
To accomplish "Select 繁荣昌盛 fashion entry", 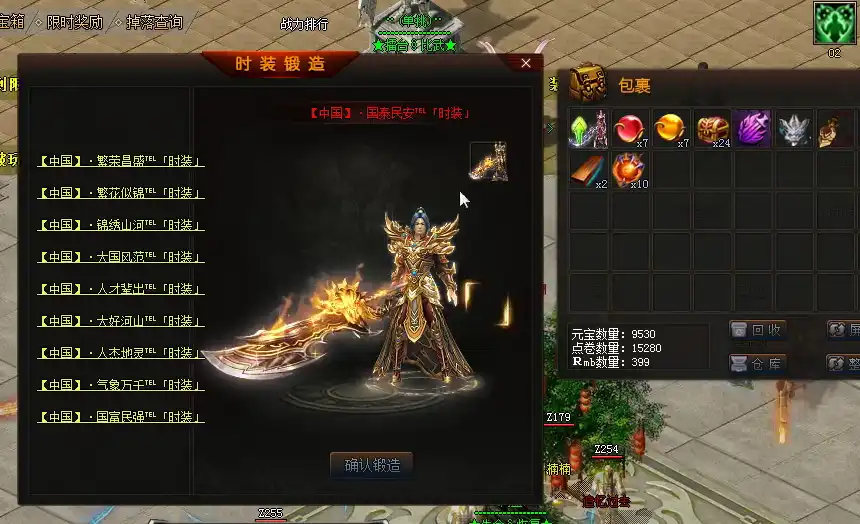I will click(121, 161).
